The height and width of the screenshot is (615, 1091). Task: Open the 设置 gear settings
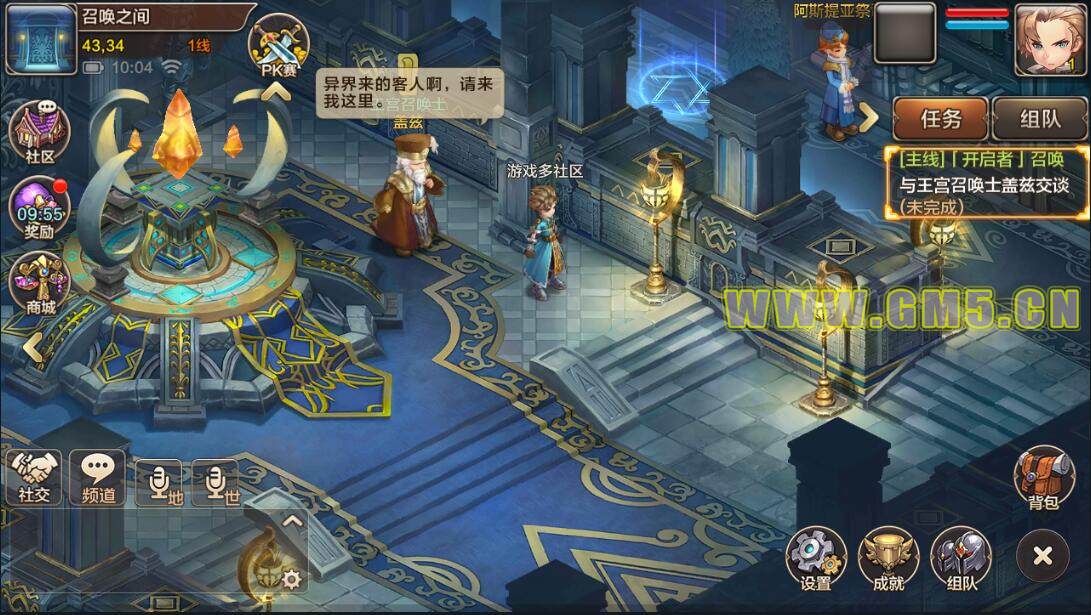816,558
